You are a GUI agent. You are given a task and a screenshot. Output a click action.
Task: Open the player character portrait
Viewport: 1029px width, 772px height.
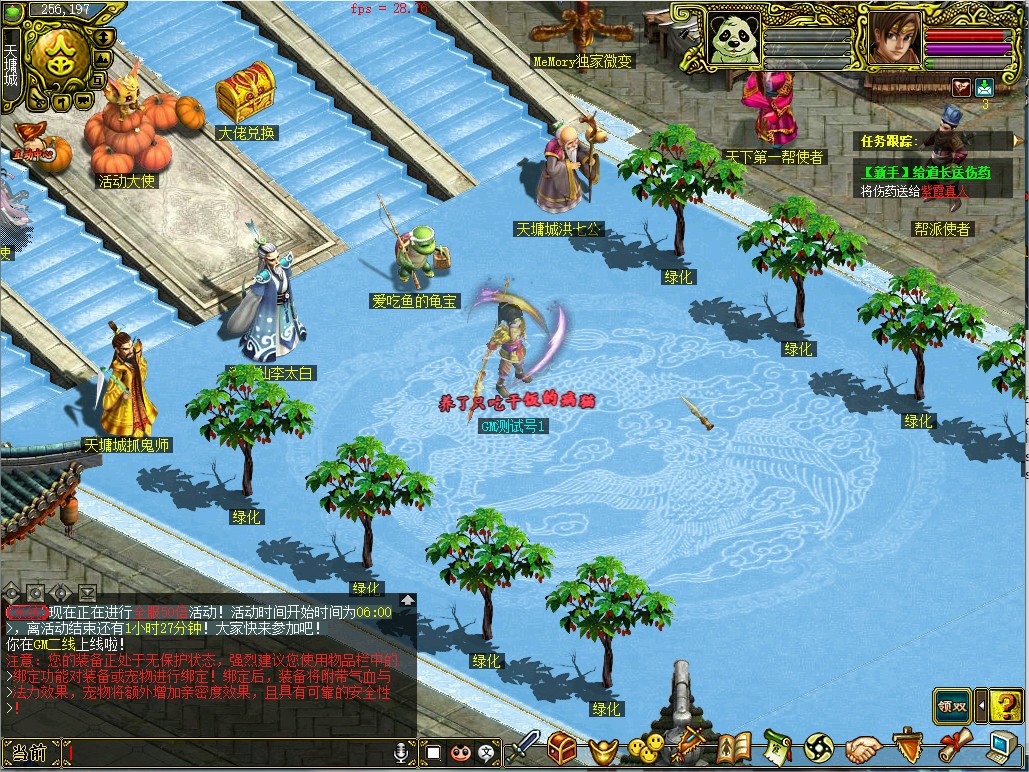[894, 40]
